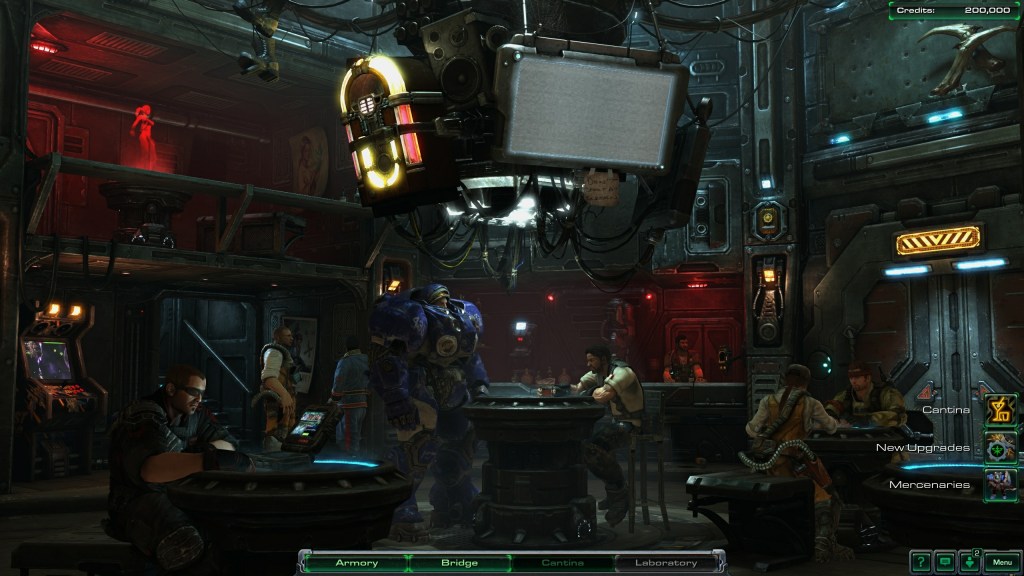Open the game Menu
Screen dimensions: 1024x576
tap(1001, 562)
